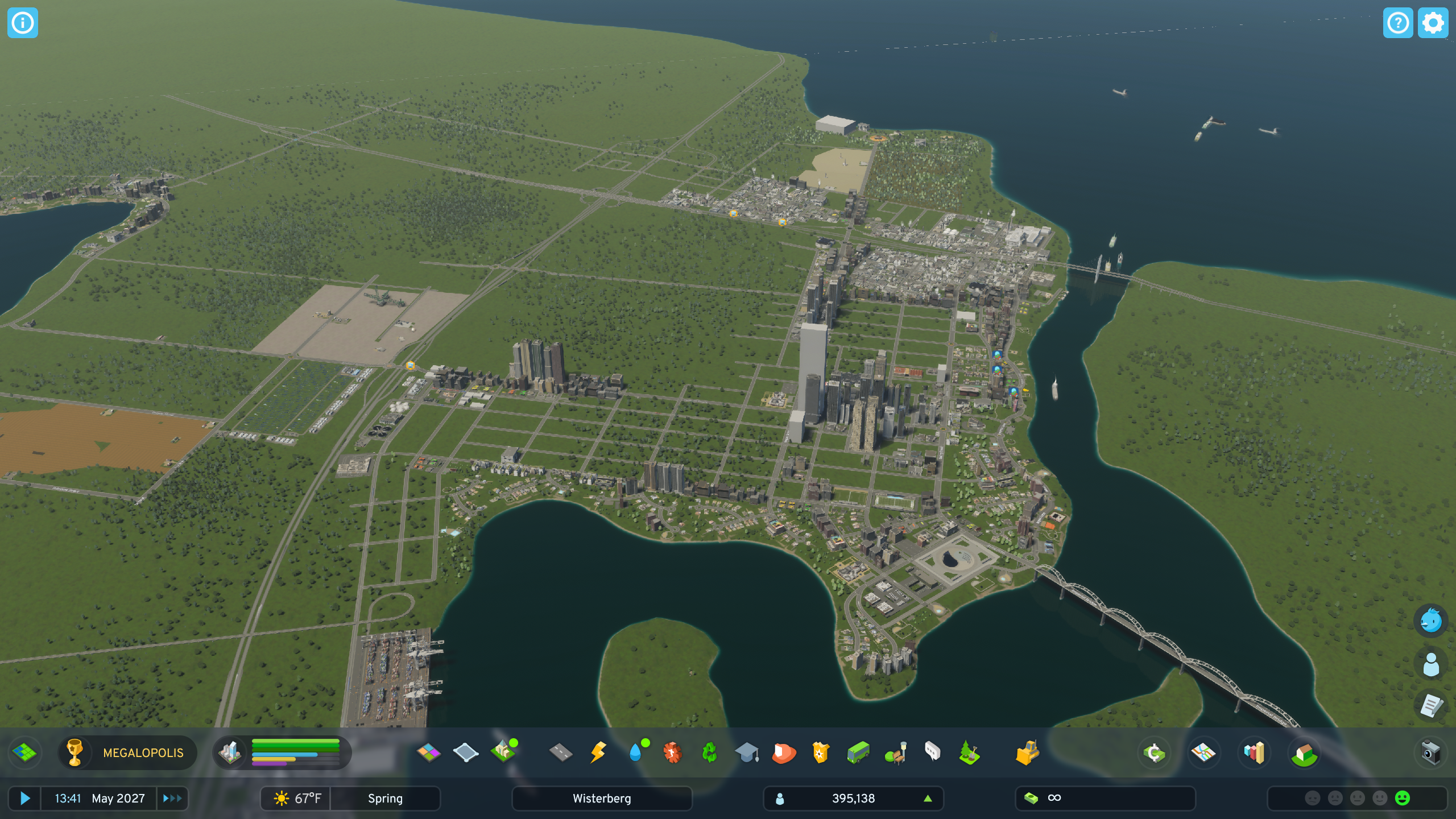Change simulation speed with triple arrows
Image resolution: width=1456 pixels, height=819 pixels.
pos(172,798)
